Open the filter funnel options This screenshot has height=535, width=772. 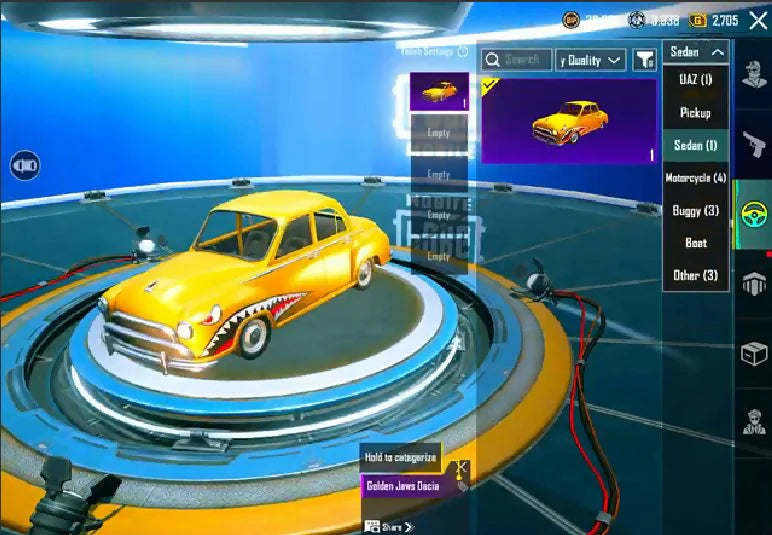(644, 60)
